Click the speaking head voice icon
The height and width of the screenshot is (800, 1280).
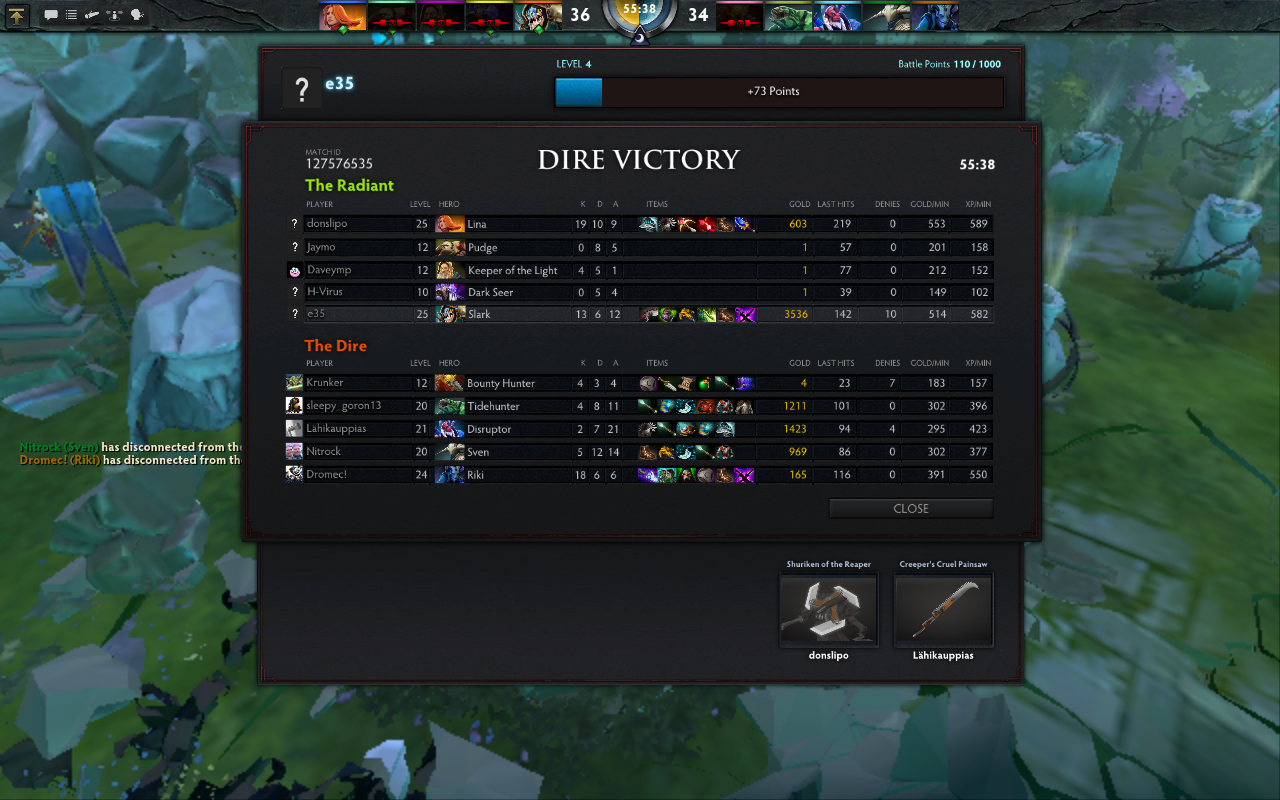click(x=136, y=15)
